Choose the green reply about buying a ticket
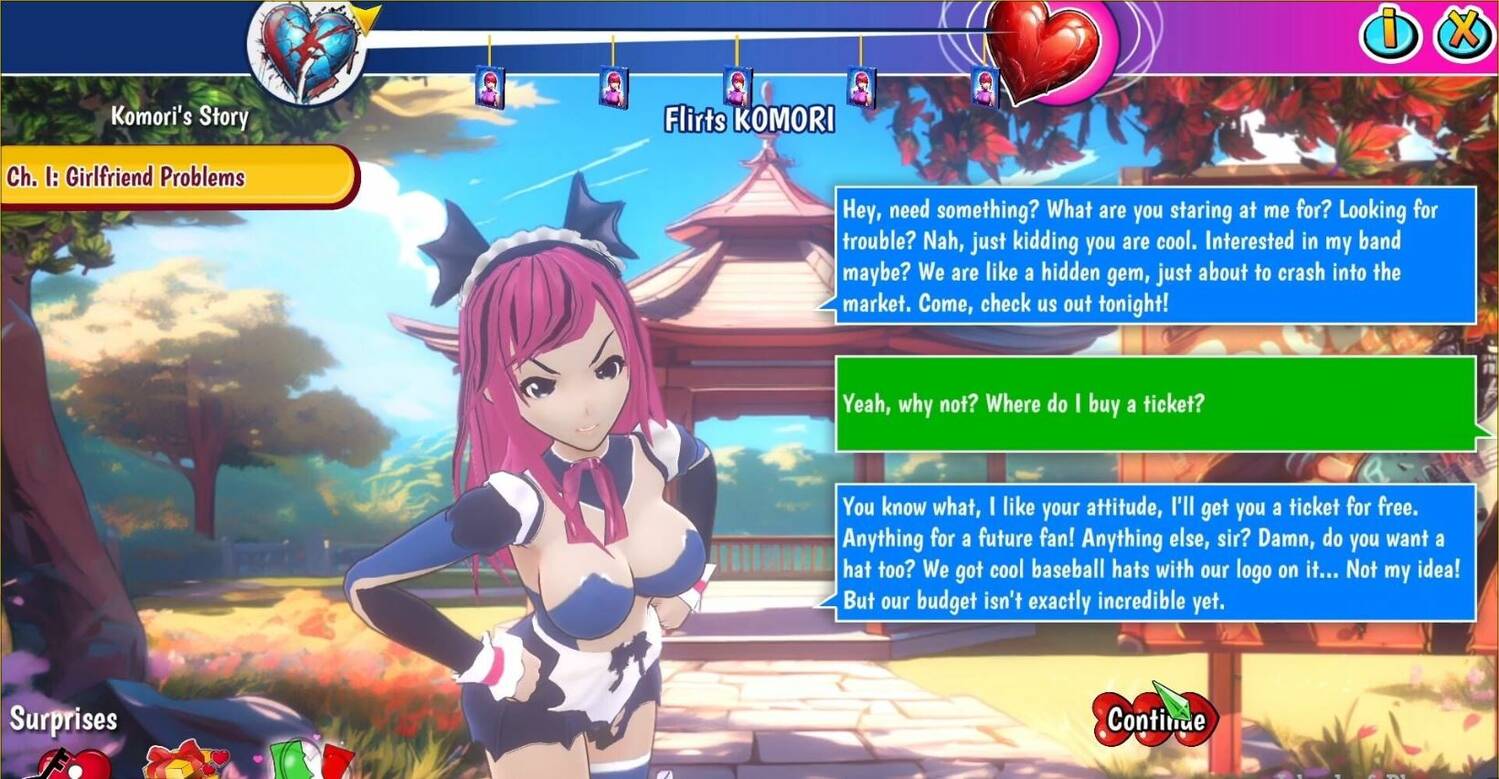This screenshot has height=779, width=1499. [1156, 404]
